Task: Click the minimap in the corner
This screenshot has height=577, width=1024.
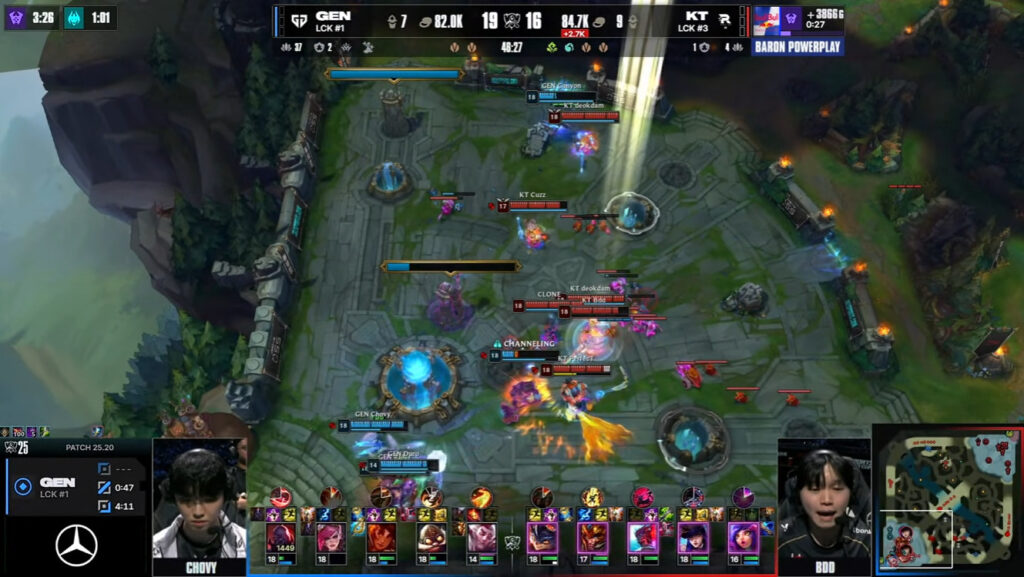Action: 947,499
